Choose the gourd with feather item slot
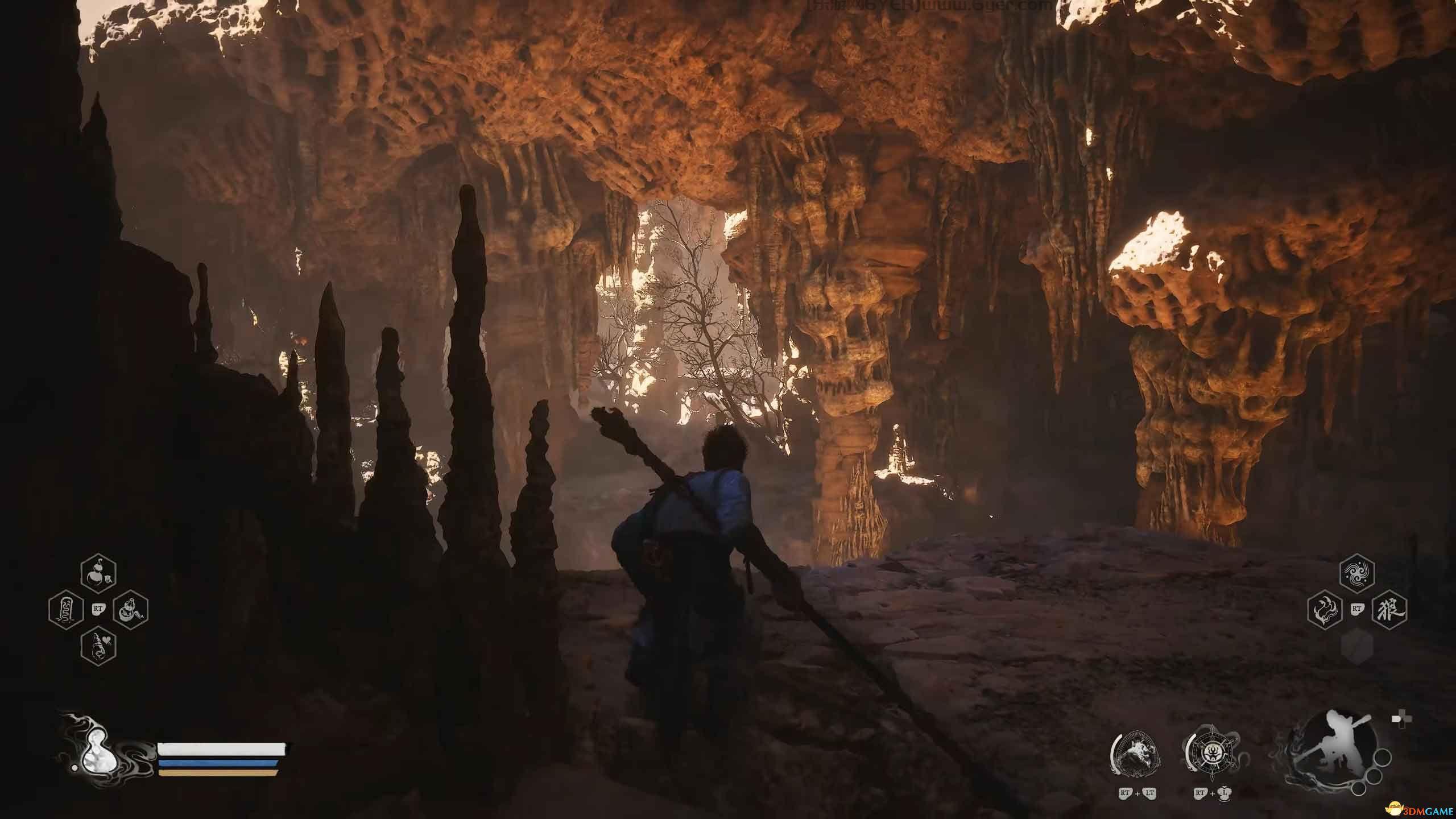The height and width of the screenshot is (819, 1456). click(130, 610)
